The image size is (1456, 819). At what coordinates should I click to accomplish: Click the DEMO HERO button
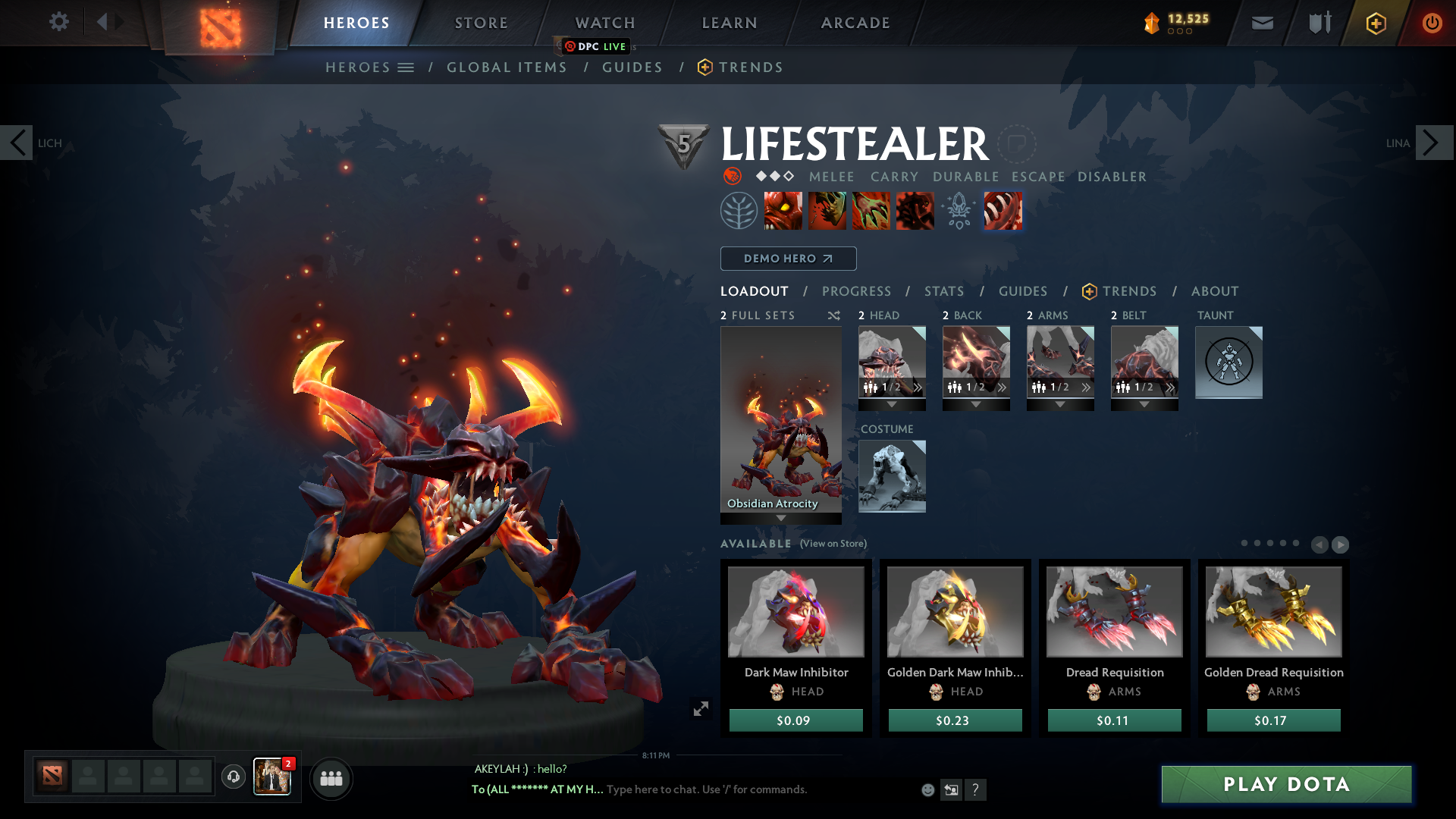click(x=788, y=259)
